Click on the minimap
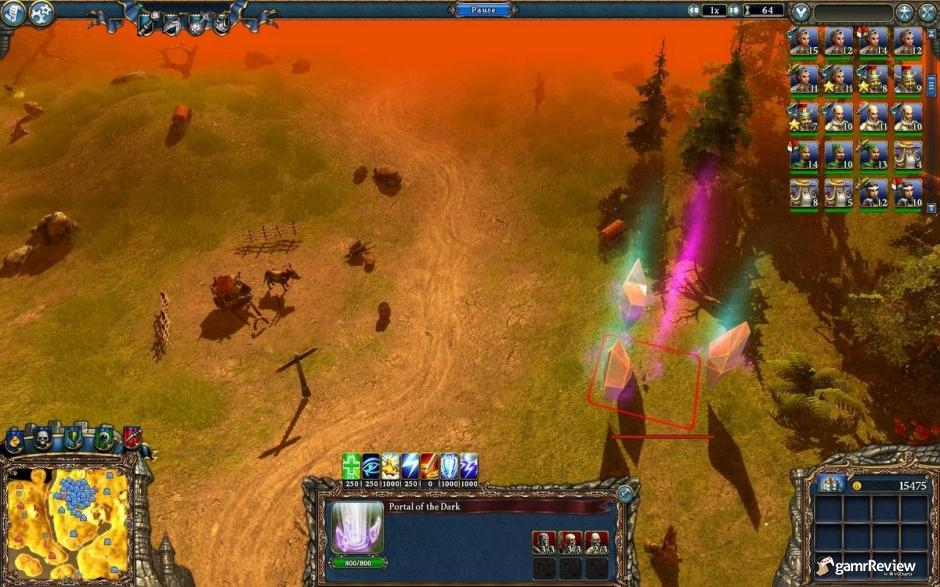Screen dimensions: 940x587 pyautogui.click(x=67, y=522)
